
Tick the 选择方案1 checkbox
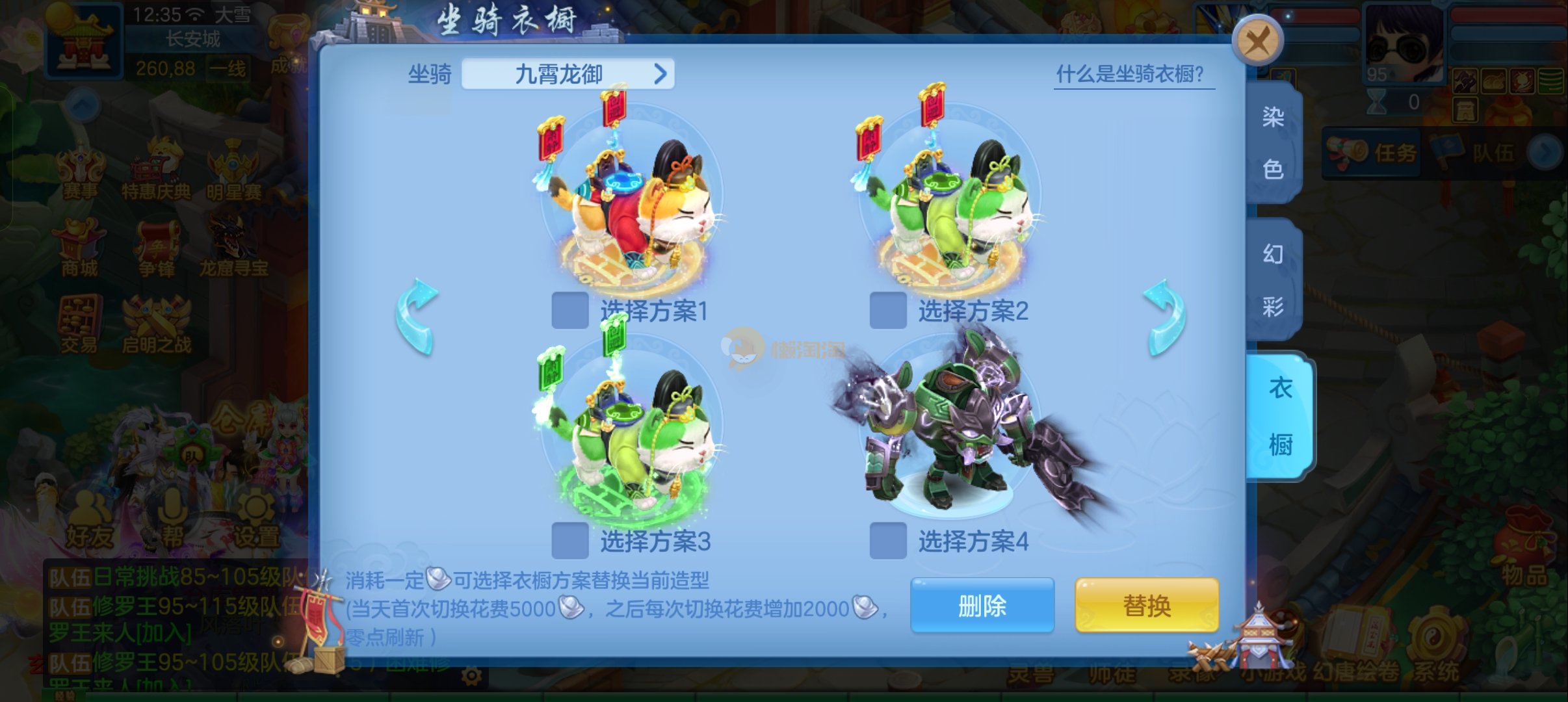tap(570, 311)
